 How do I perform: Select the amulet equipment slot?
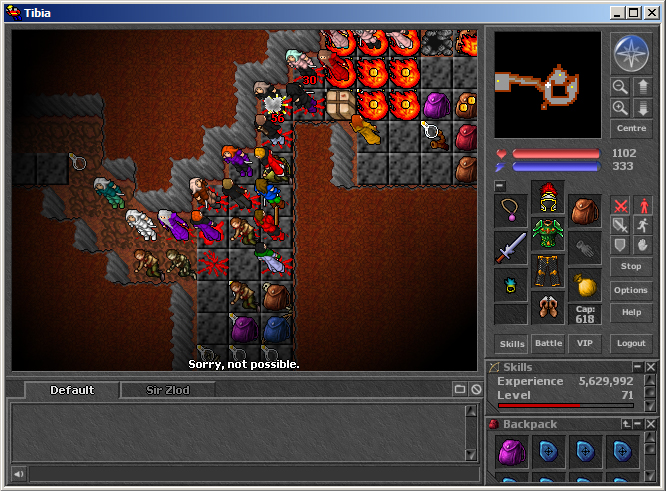pos(510,211)
